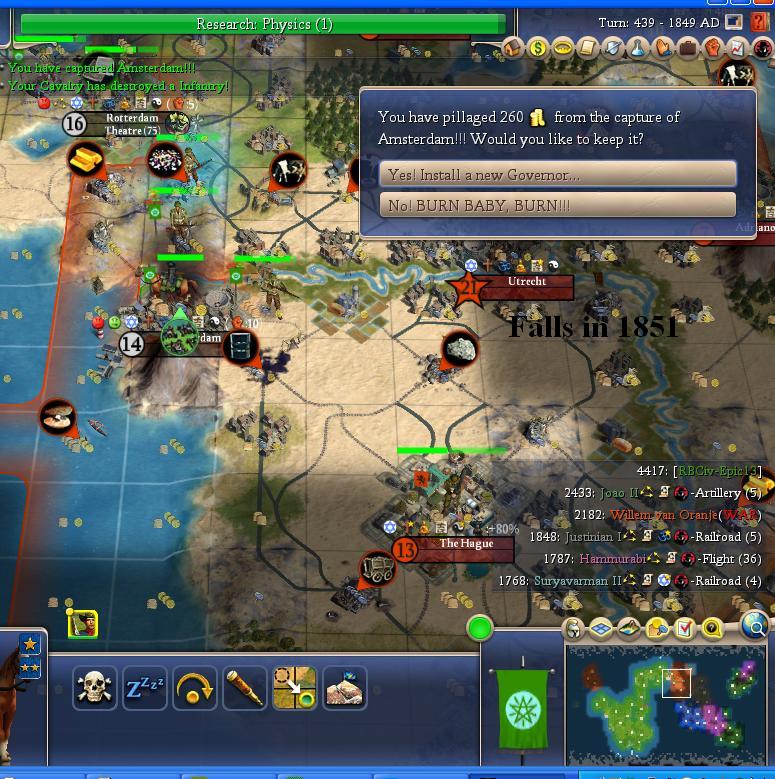Click the green end turn orb
This screenshot has height=779, width=775.
point(480,629)
